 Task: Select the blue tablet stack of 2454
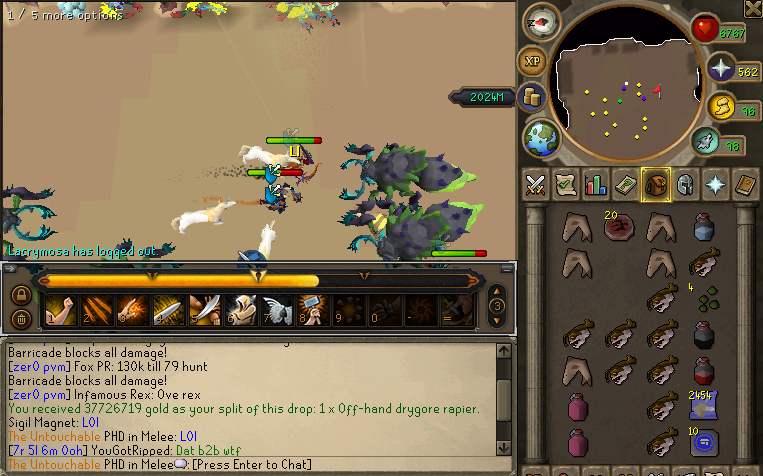click(x=701, y=403)
